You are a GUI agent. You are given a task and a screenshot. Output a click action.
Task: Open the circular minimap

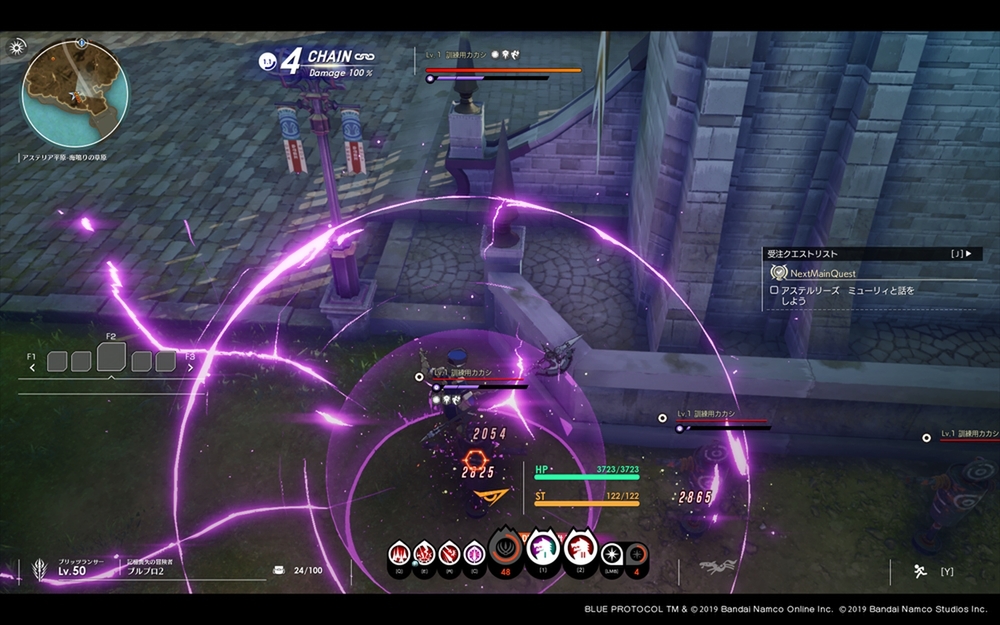(x=75, y=94)
